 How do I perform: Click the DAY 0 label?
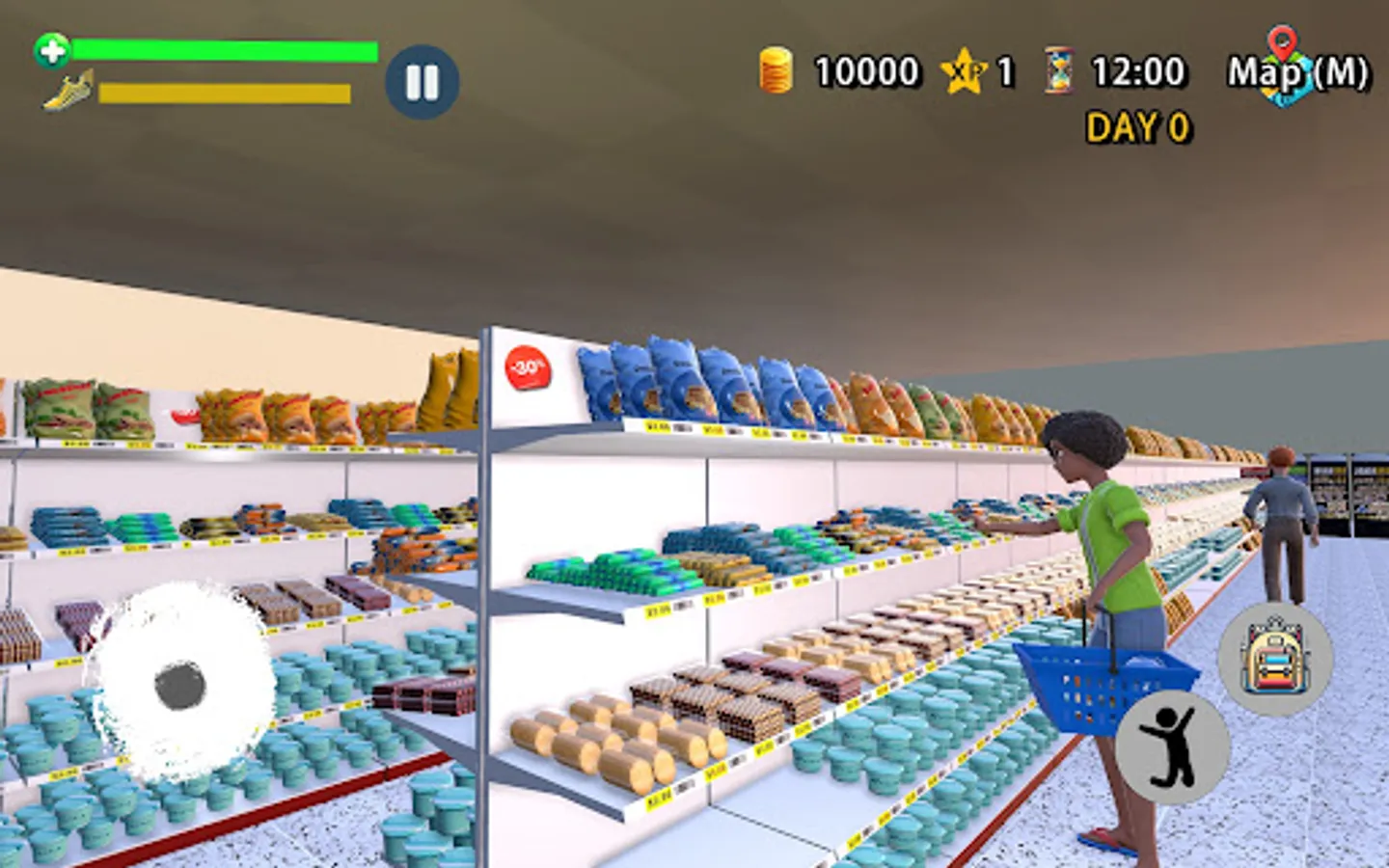click(1138, 126)
